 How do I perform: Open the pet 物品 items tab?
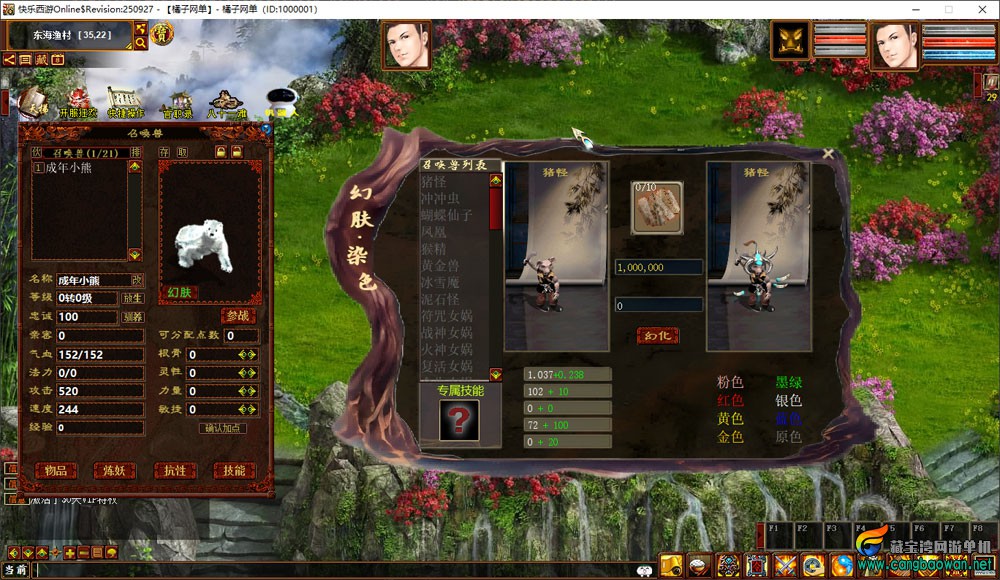click(x=56, y=470)
